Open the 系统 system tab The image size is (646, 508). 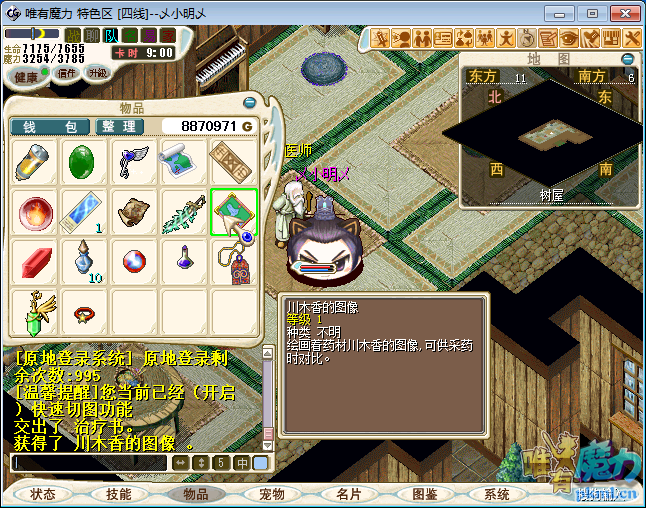click(496, 494)
